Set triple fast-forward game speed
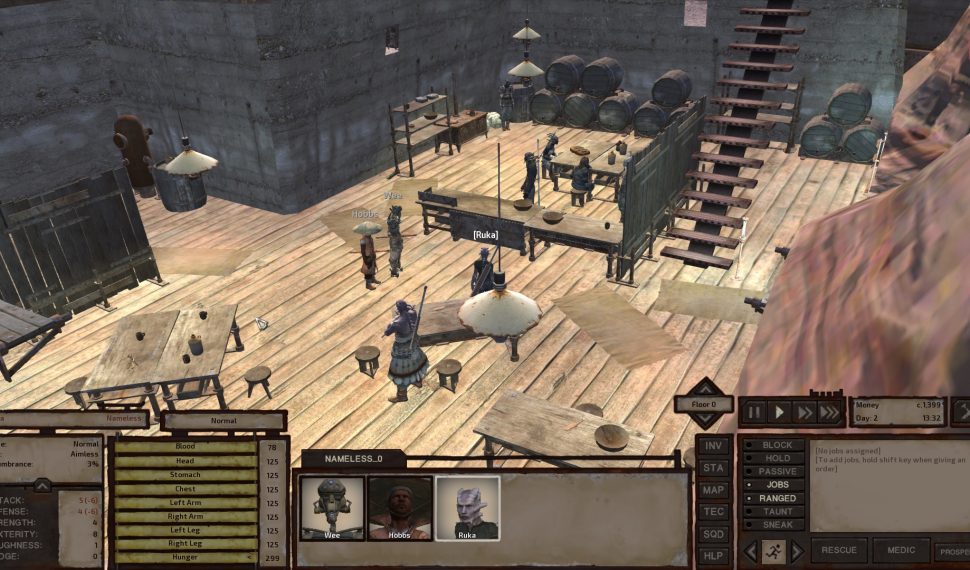 tap(829, 411)
